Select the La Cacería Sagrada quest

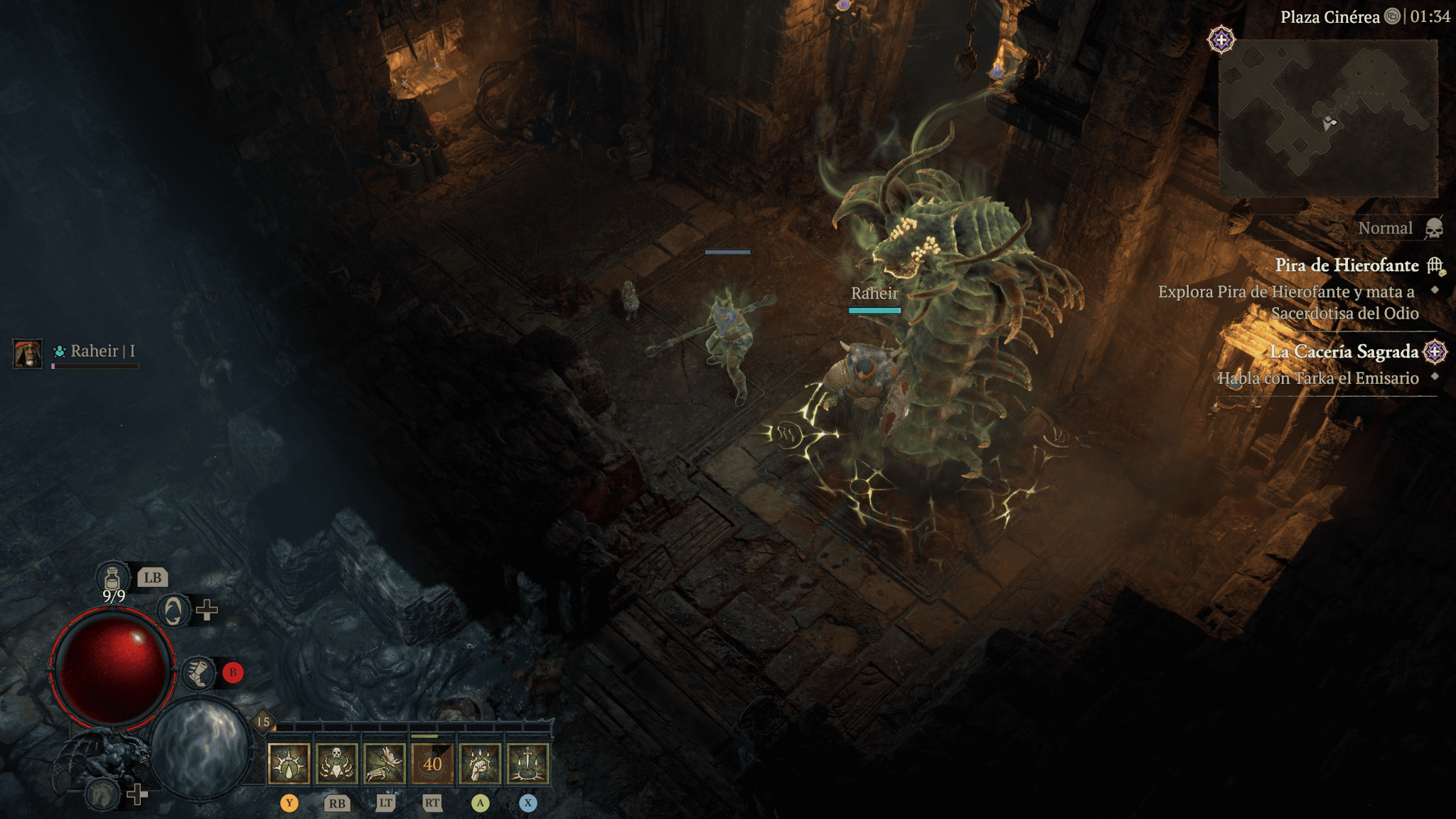click(x=1344, y=351)
